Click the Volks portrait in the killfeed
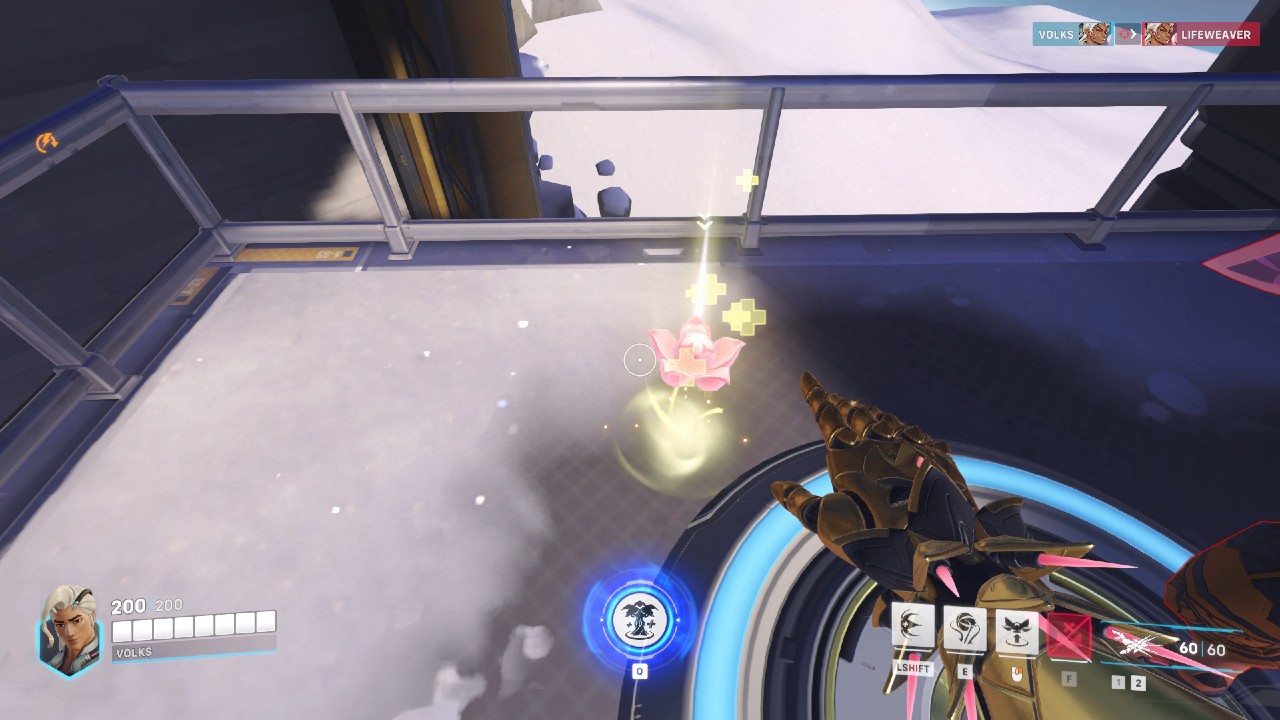 [x=1094, y=33]
